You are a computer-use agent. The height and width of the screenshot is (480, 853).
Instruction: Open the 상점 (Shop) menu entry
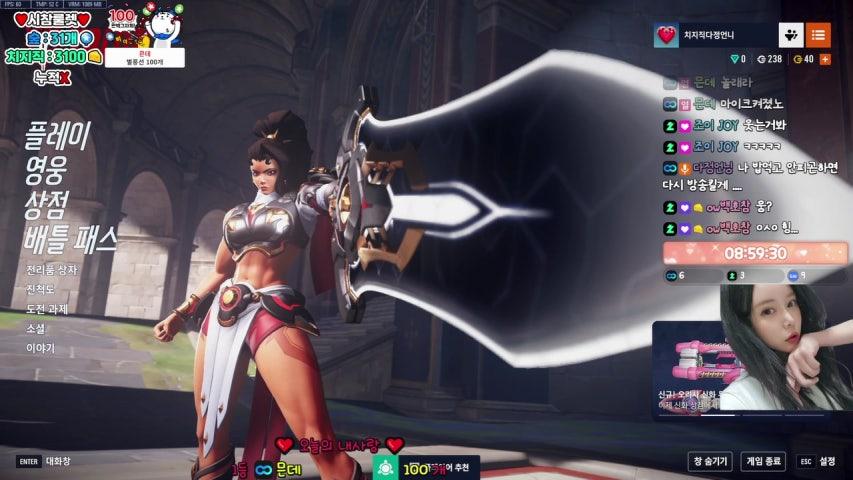47,204
